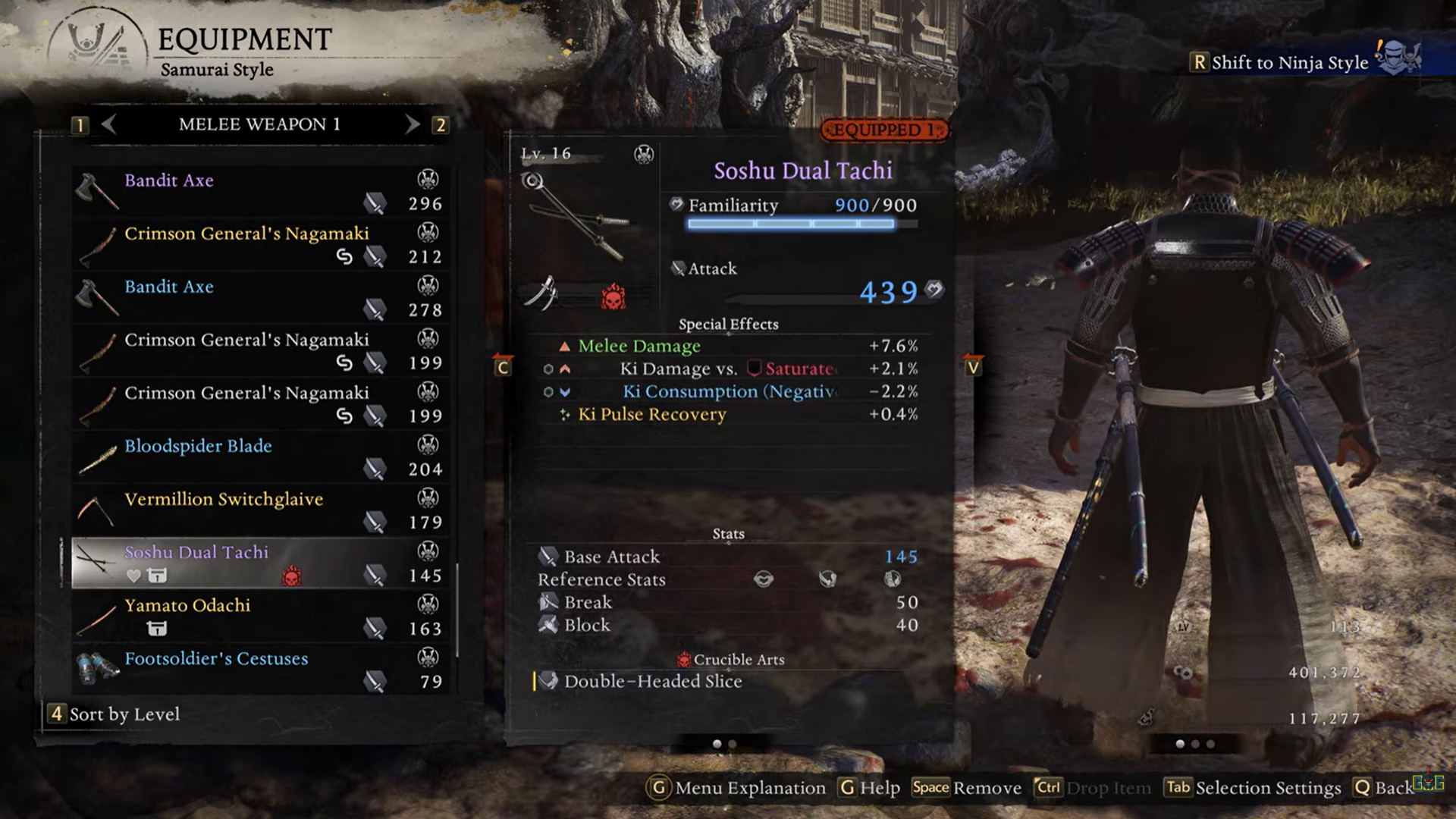Toggle the favorite heart on Soshu Dual Tachi
This screenshot has width=1456, height=819.
click(x=134, y=576)
